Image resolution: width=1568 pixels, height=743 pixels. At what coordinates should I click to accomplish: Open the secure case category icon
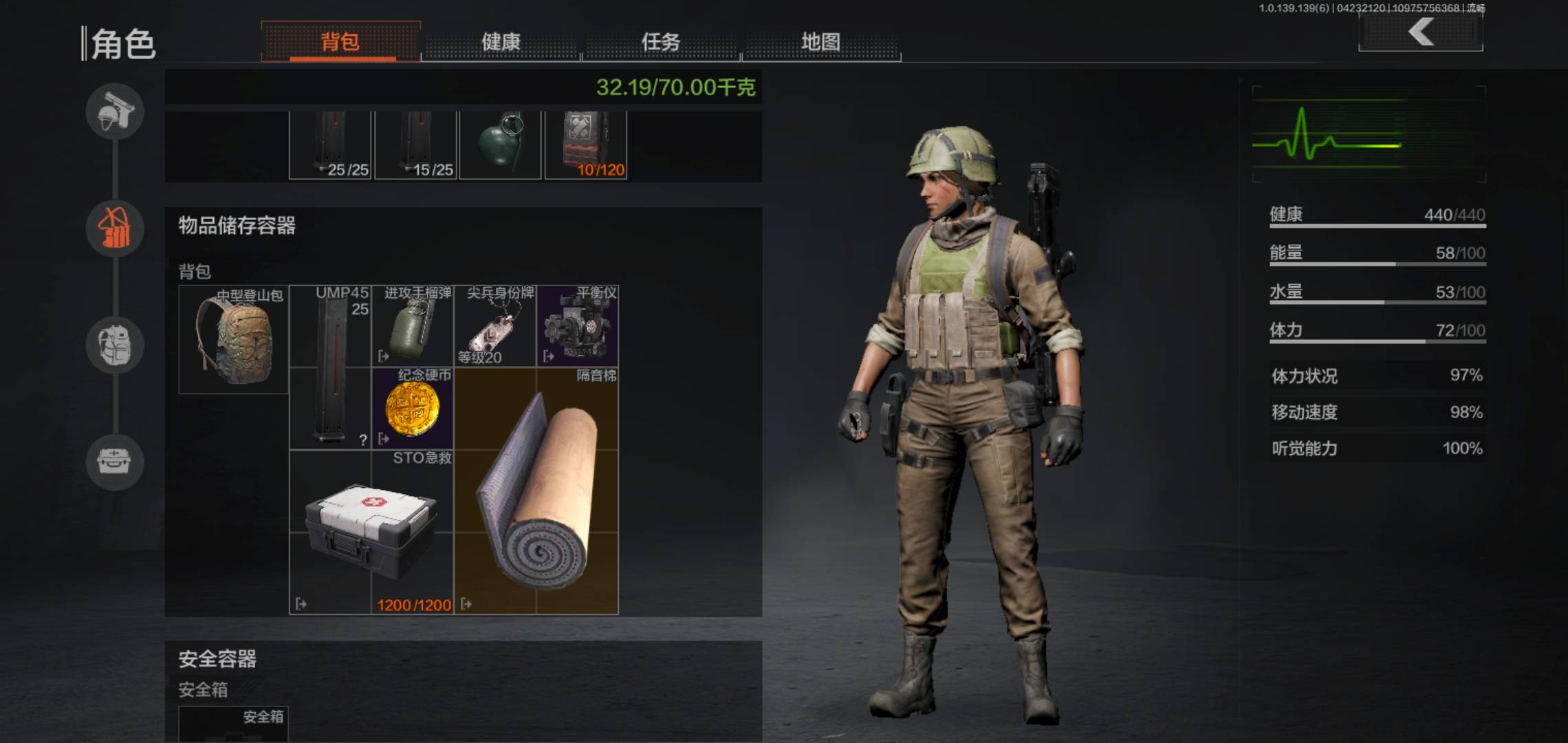point(115,462)
